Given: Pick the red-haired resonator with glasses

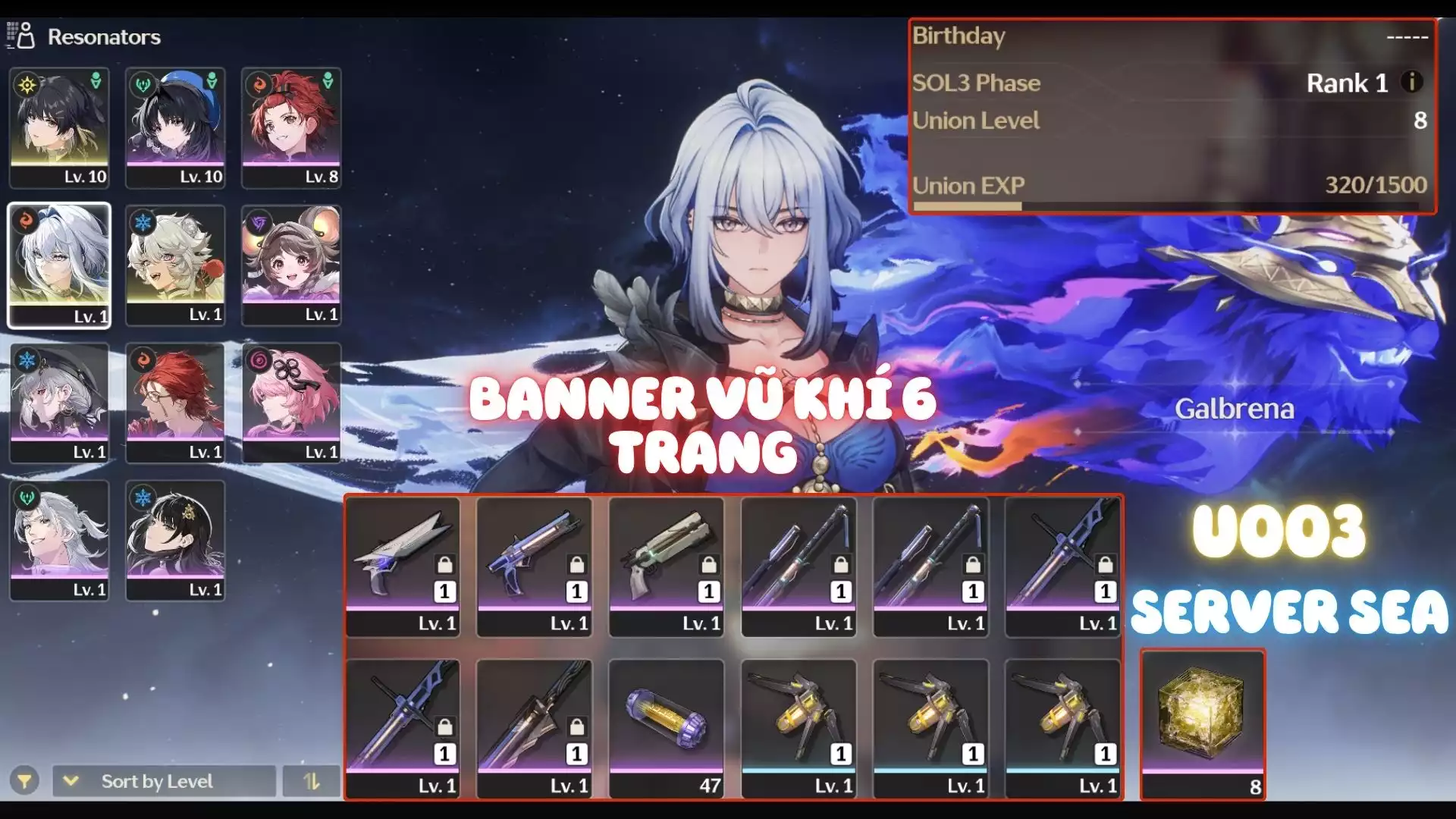Looking at the screenshot, I should coord(175,402).
